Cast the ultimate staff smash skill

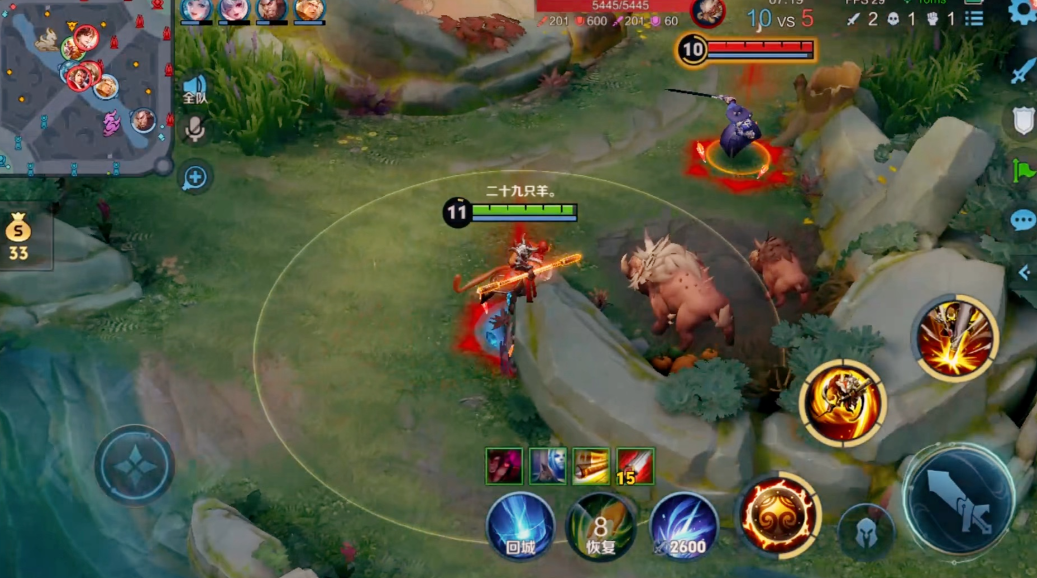[x=955, y=338]
